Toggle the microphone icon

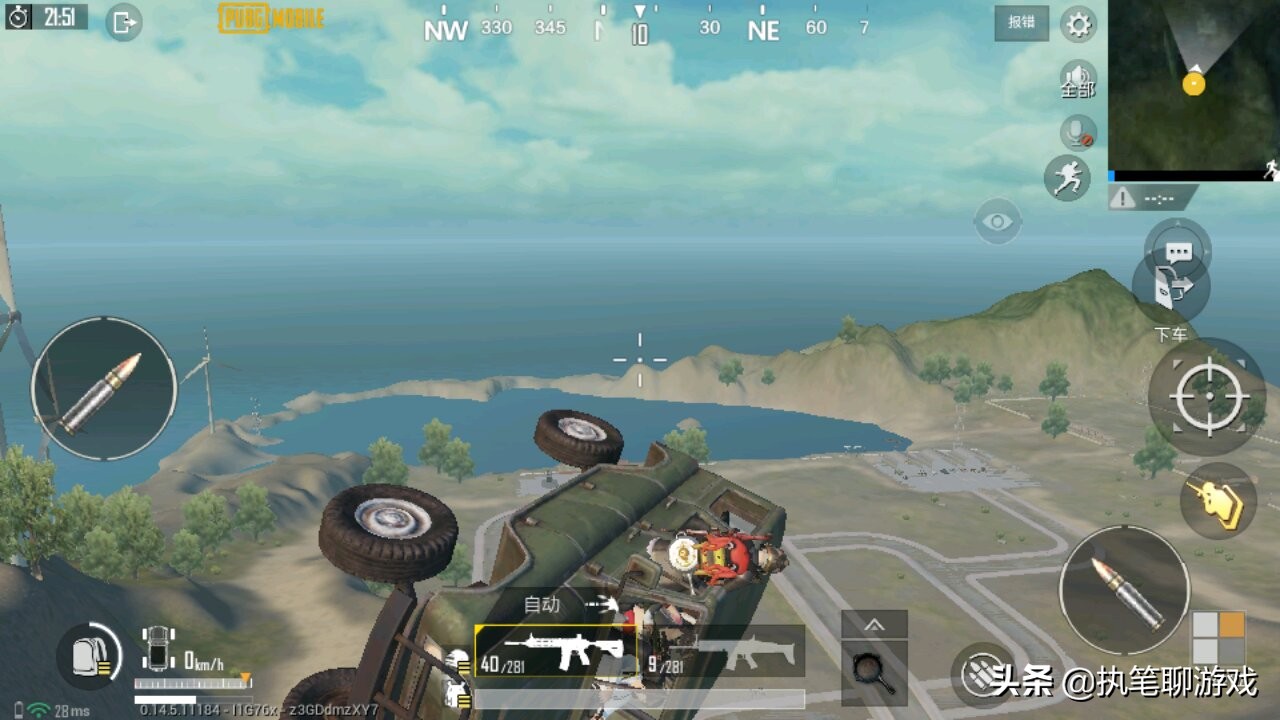1078,133
